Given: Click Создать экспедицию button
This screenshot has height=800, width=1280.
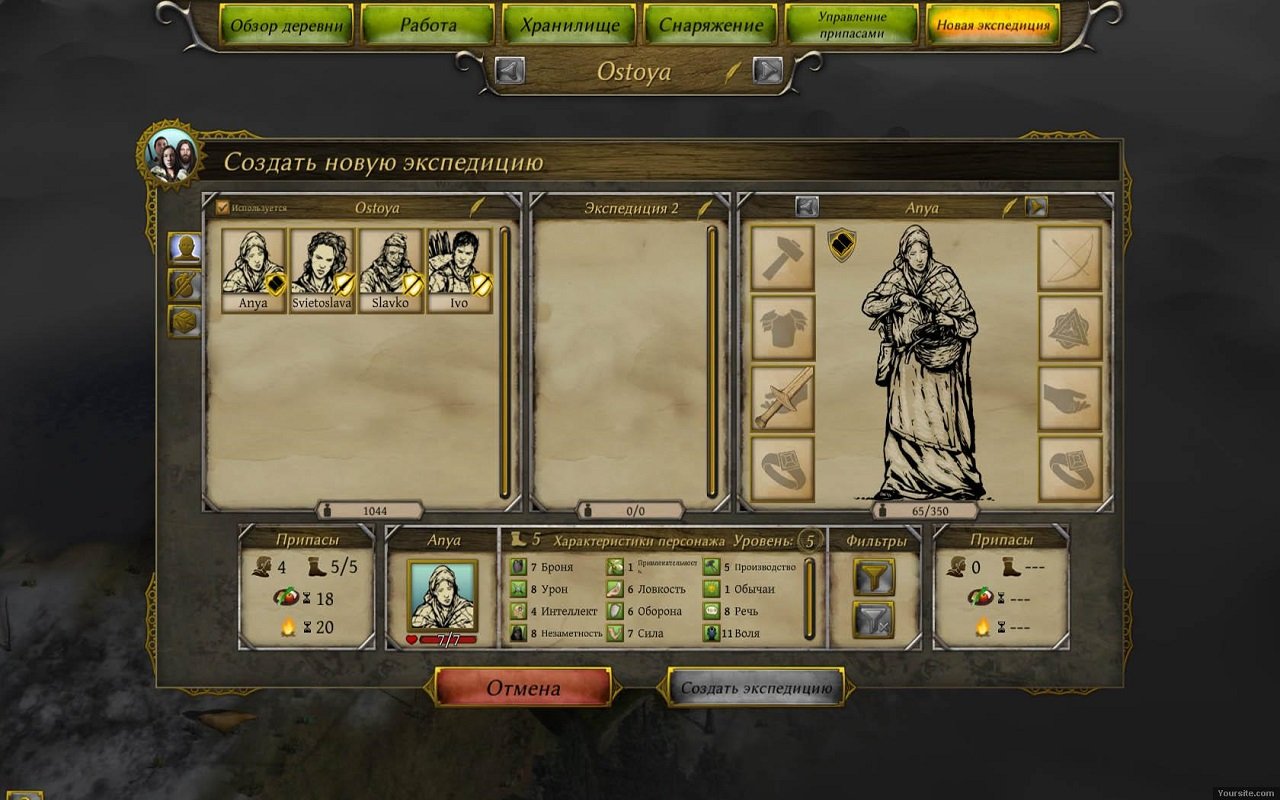Looking at the screenshot, I should [x=756, y=688].
